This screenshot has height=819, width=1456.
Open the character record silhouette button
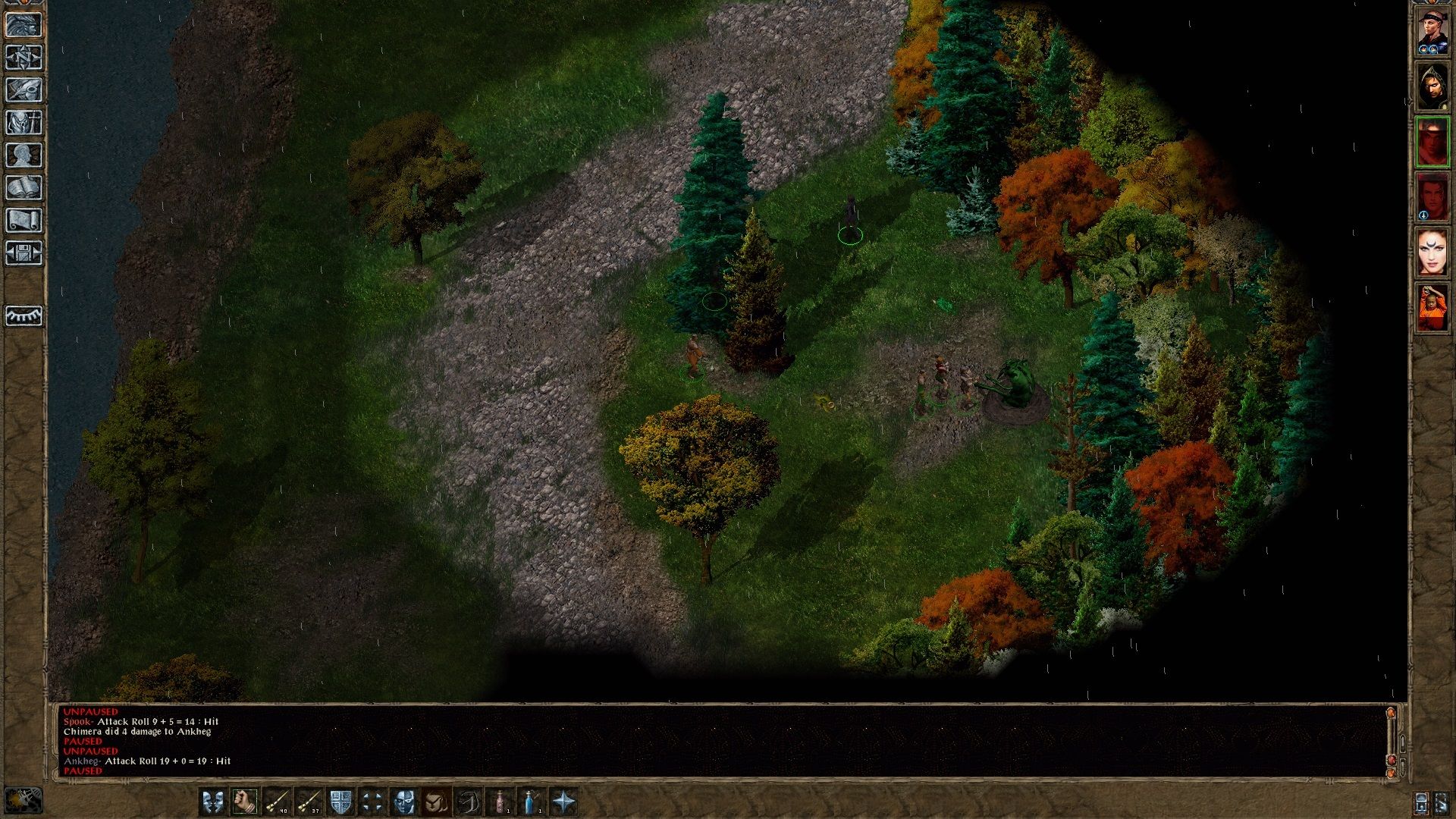[x=24, y=155]
